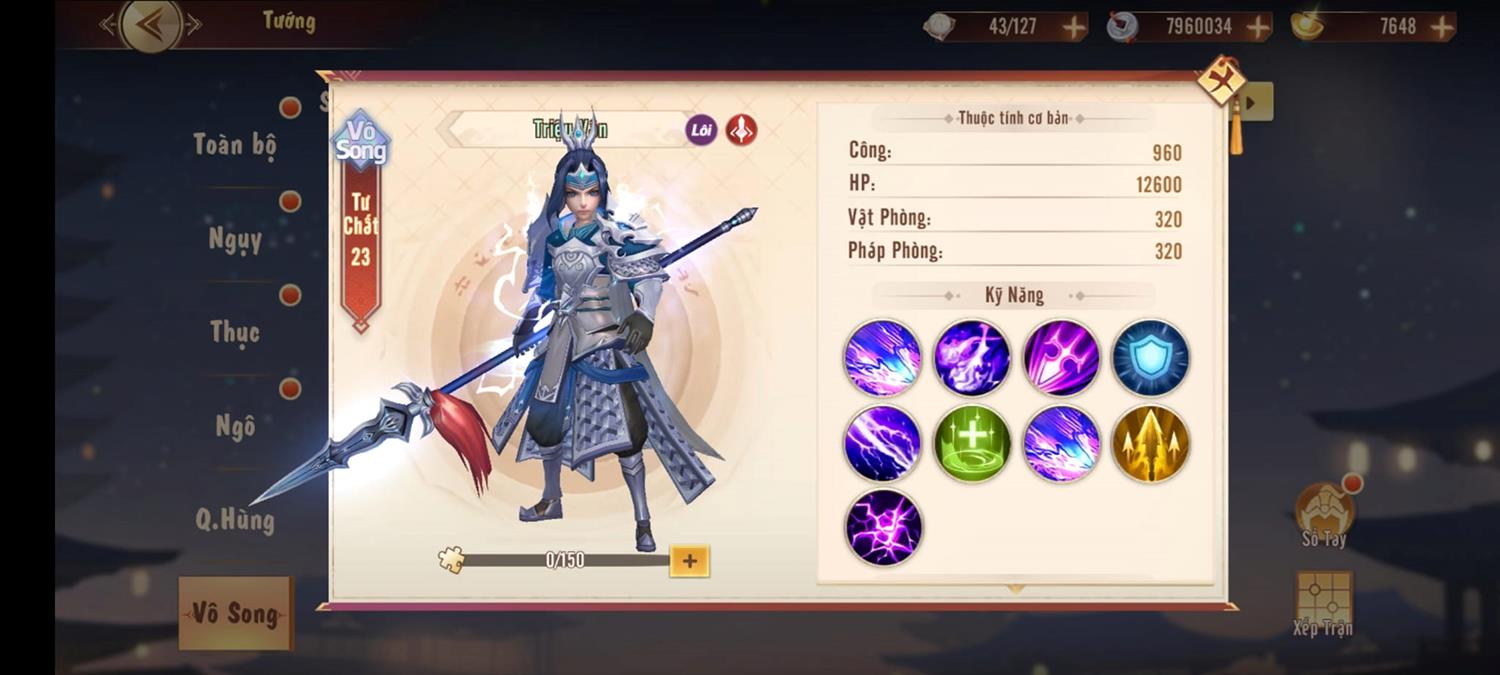Screen dimensions: 1500x675
Task: Select the blue shield skill icon
Action: click(x=1150, y=358)
